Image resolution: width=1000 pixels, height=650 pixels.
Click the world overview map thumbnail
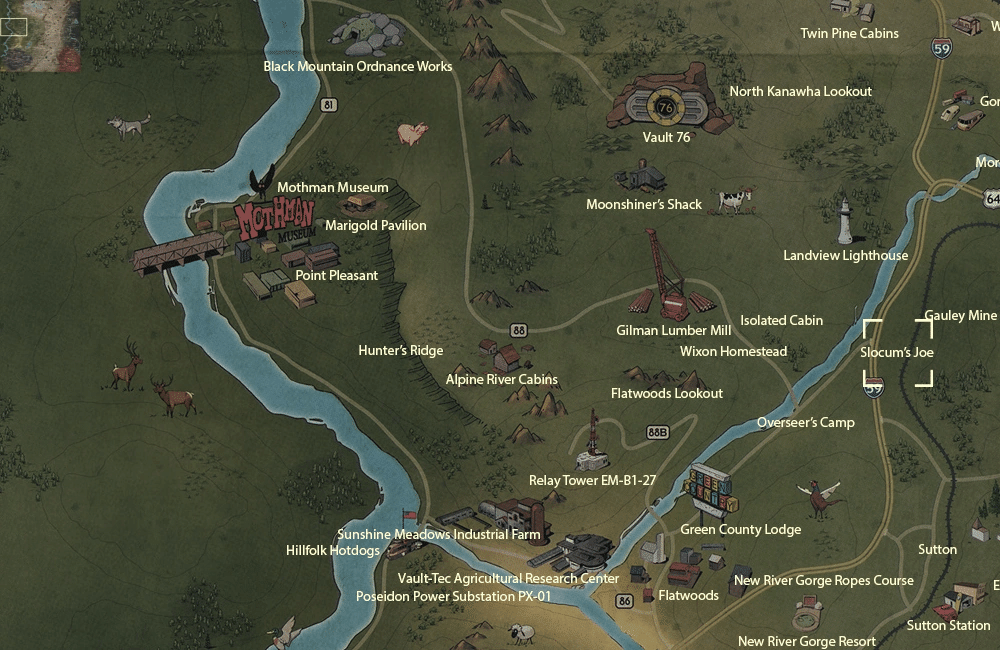(40, 36)
